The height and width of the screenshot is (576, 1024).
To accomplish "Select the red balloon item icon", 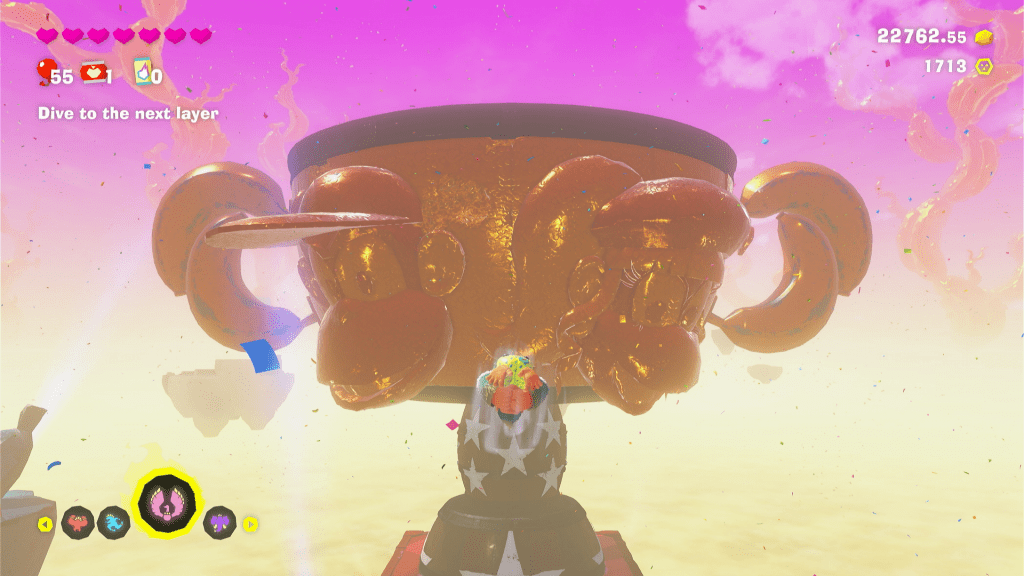I will (x=46, y=71).
